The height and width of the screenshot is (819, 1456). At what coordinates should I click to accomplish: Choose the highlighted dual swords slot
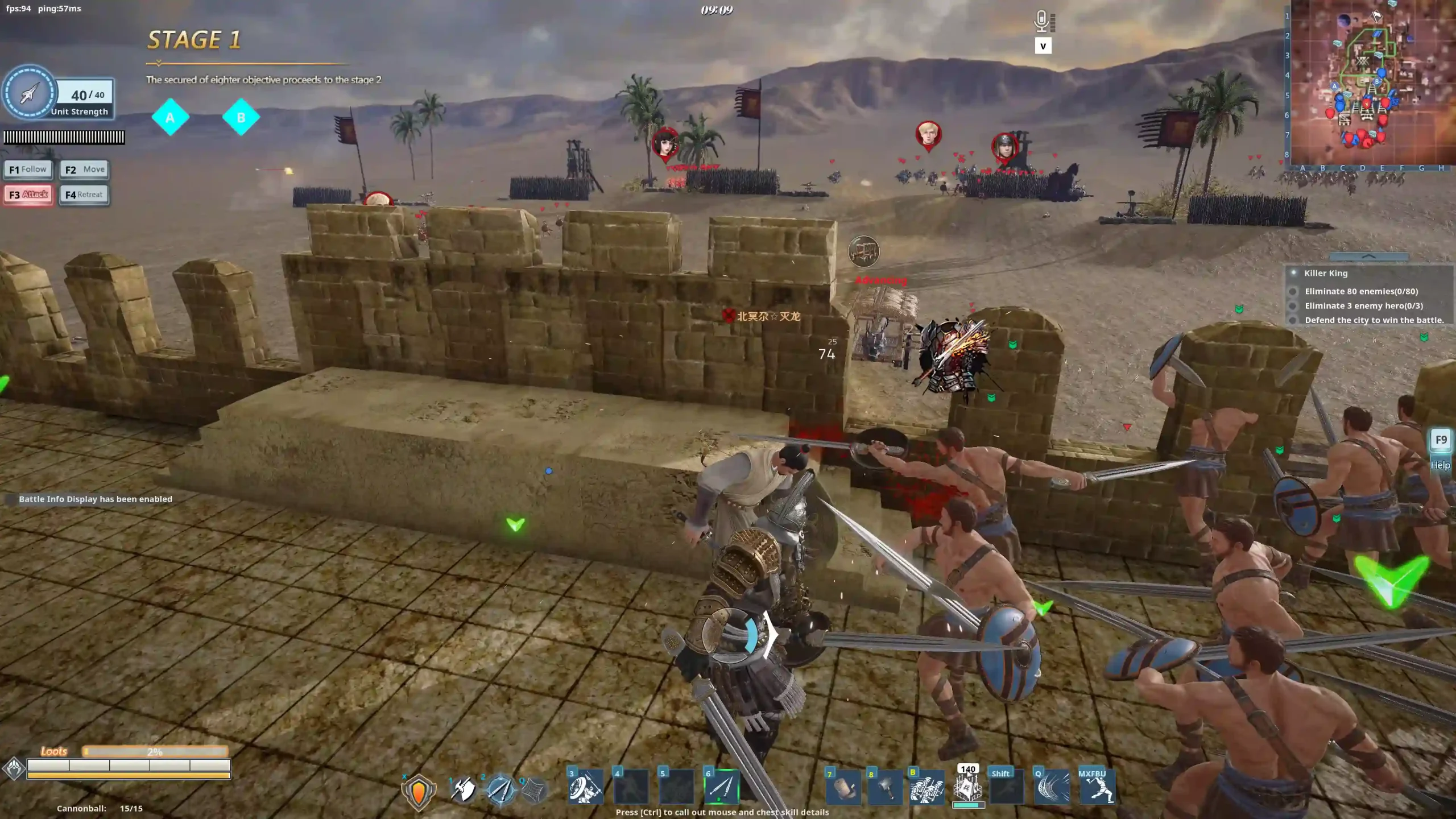pyautogui.click(x=722, y=788)
